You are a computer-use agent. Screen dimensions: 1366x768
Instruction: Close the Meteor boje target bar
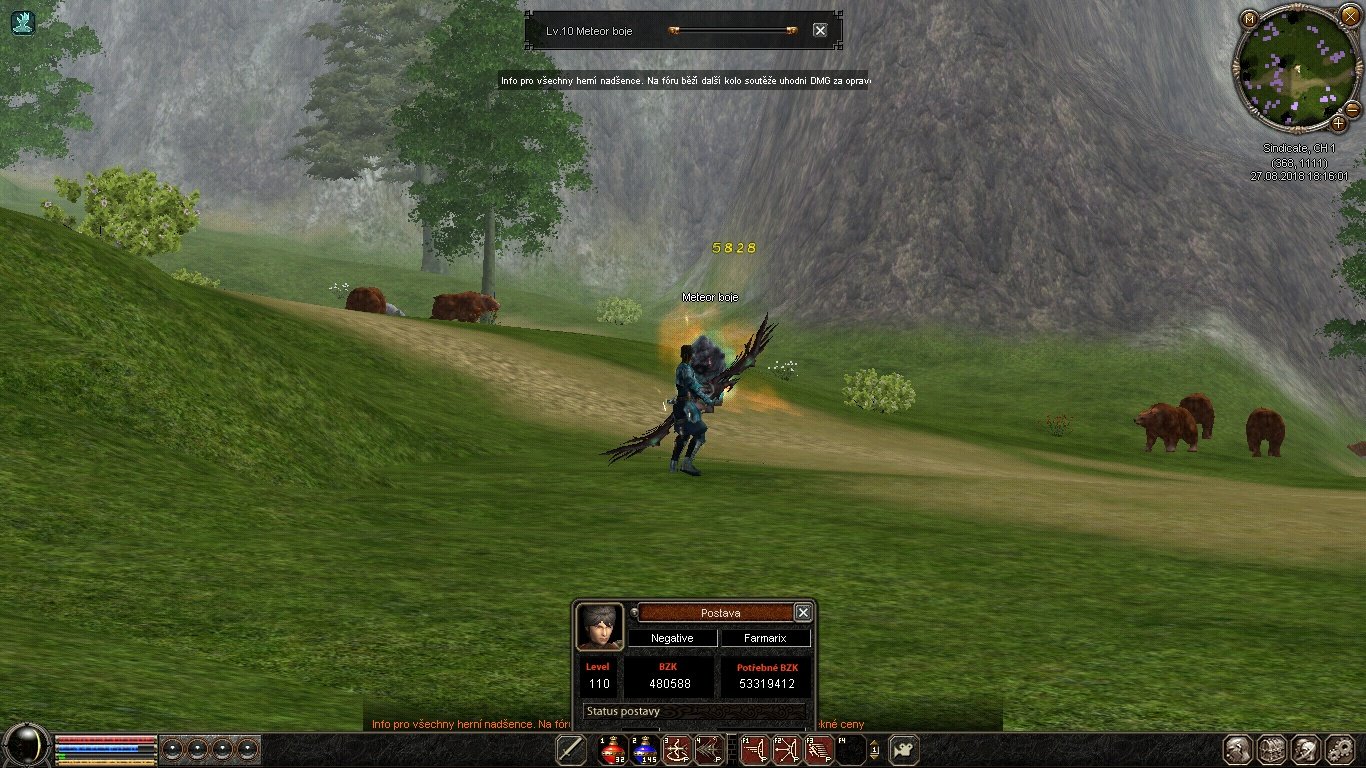click(x=820, y=31)
